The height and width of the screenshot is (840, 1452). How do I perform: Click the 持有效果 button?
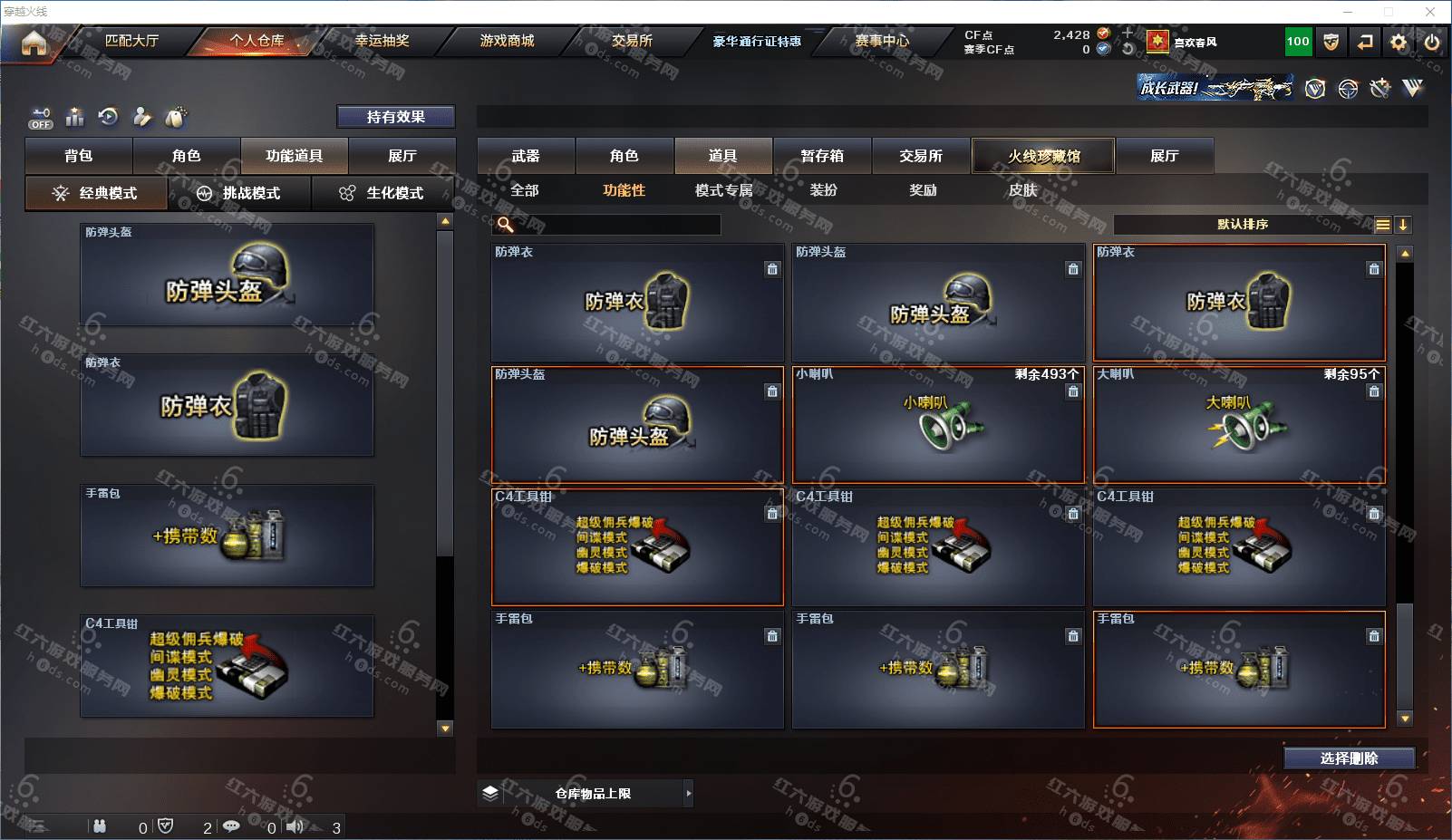coord(395,117)
